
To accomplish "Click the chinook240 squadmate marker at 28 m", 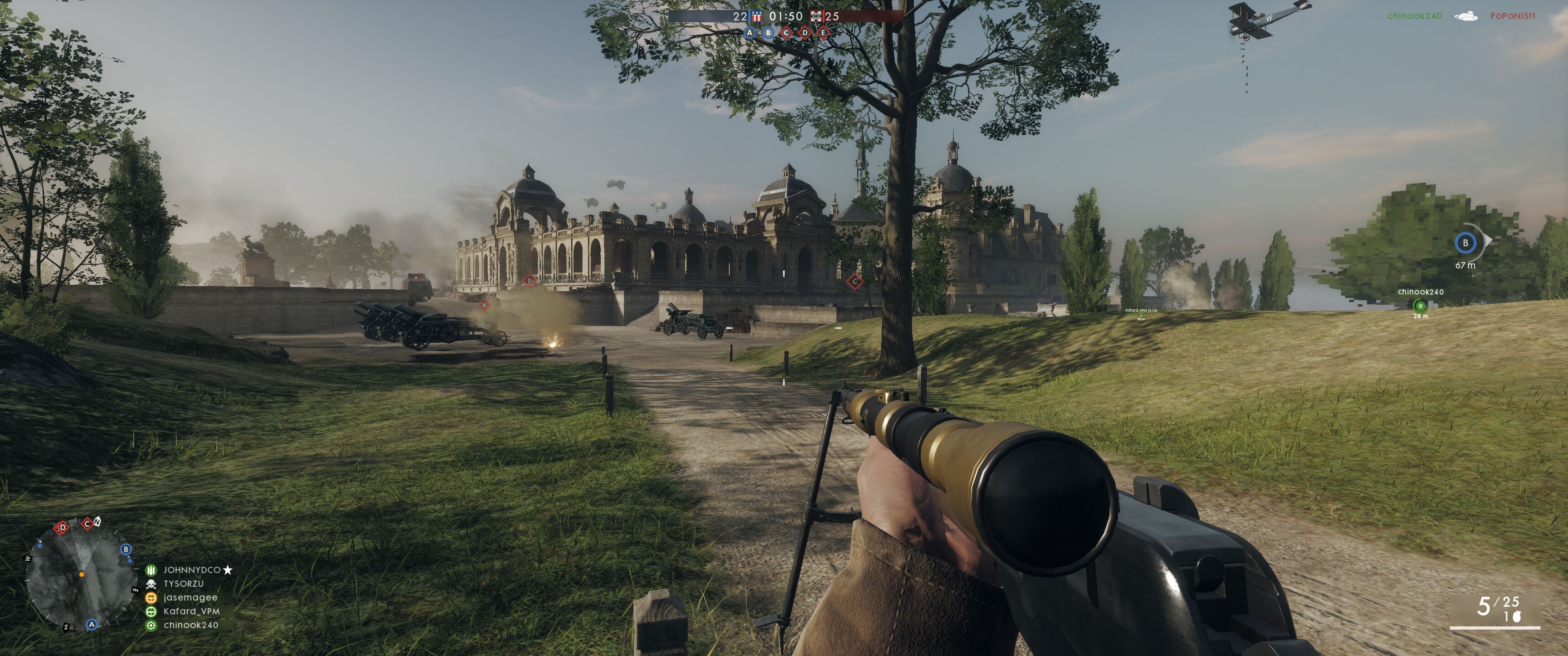I will click(x=1420, y=306).
